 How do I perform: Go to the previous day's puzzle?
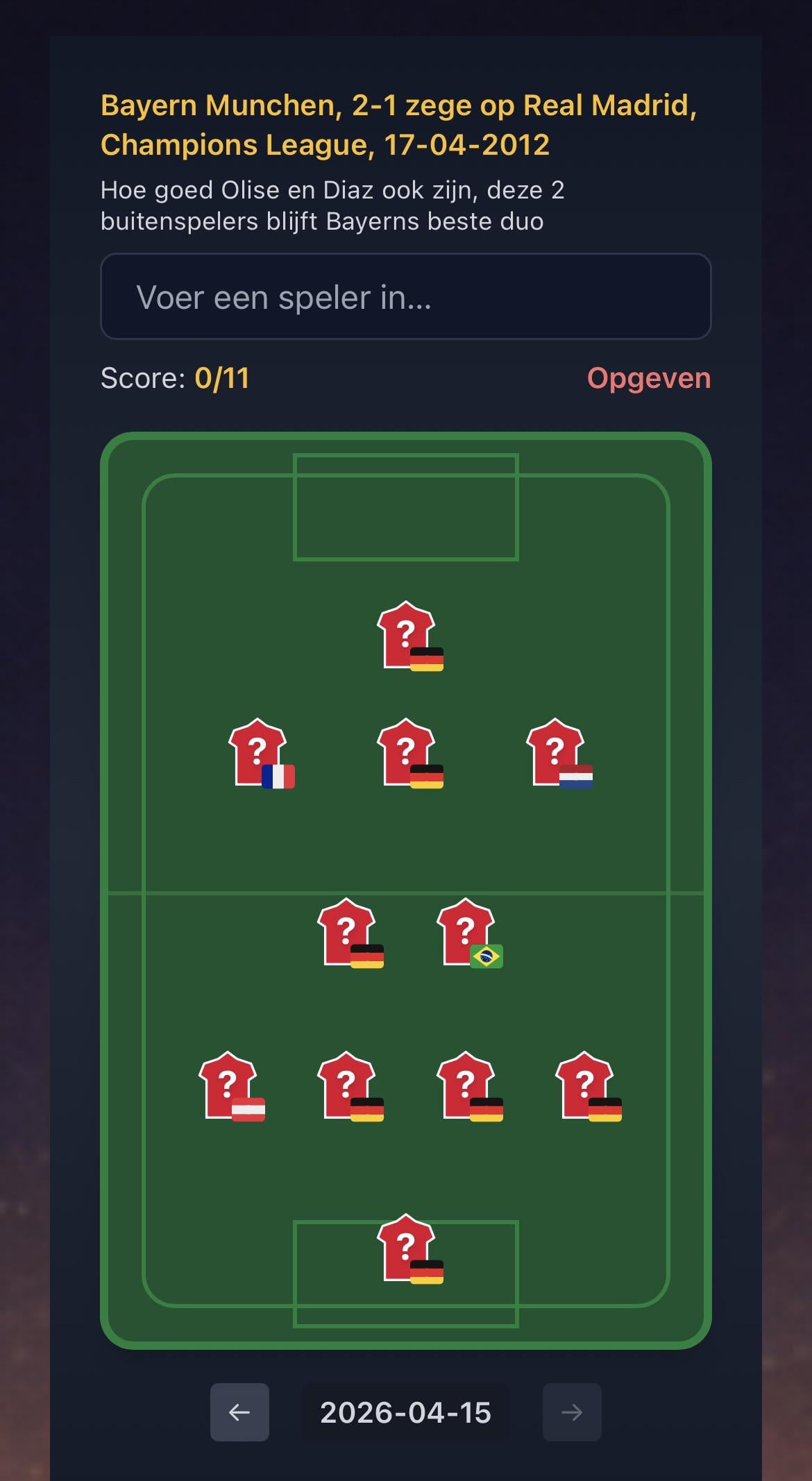point(239,1412)
